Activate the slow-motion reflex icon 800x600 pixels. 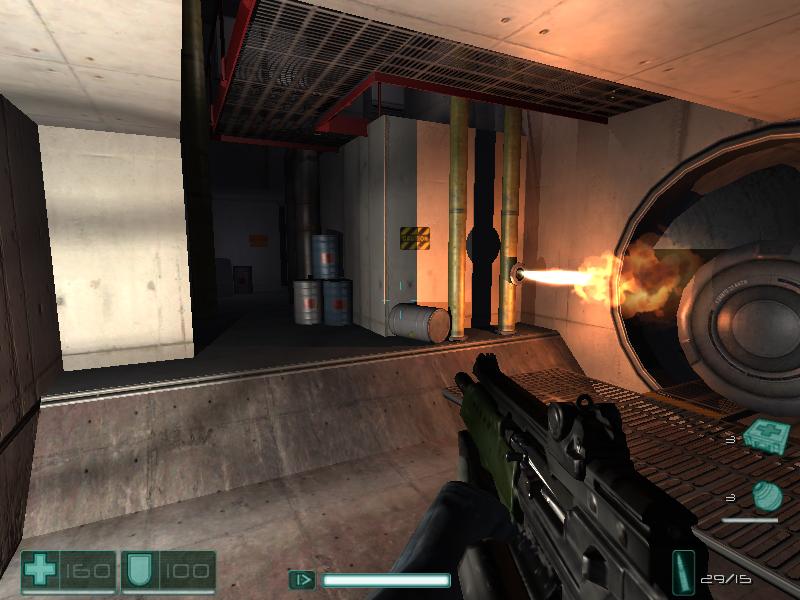301,579
